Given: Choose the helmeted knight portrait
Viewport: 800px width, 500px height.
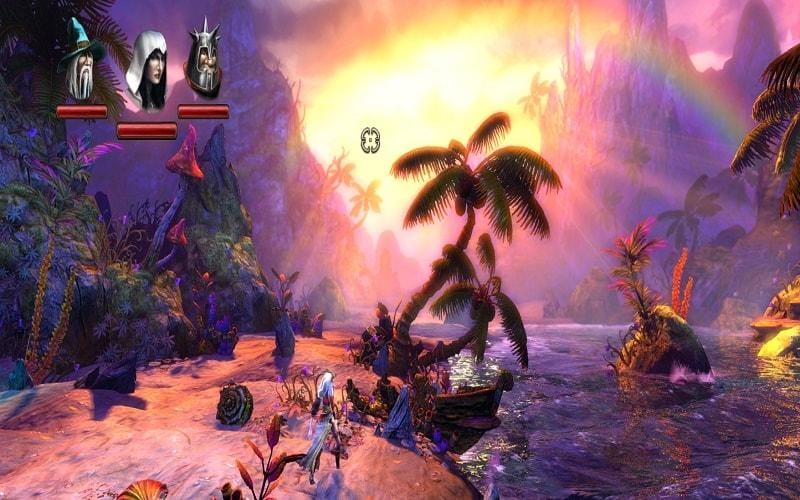Looking at the screenshot, I should coord(203,62).
